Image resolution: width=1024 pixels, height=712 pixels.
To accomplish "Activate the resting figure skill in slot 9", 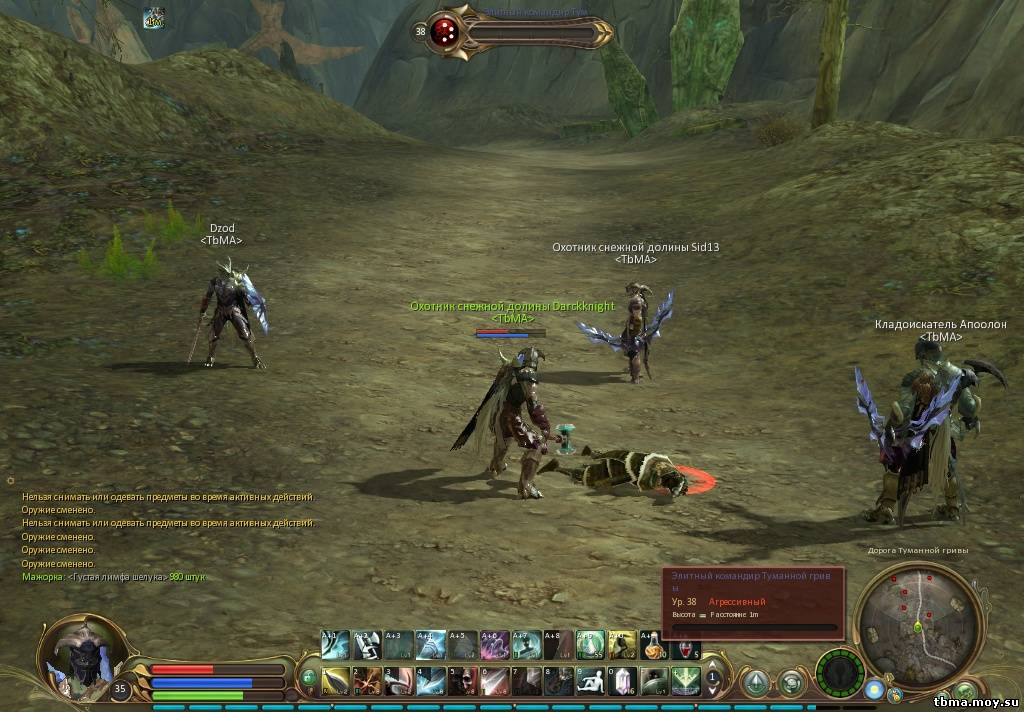I will click(x=590, y=681).
